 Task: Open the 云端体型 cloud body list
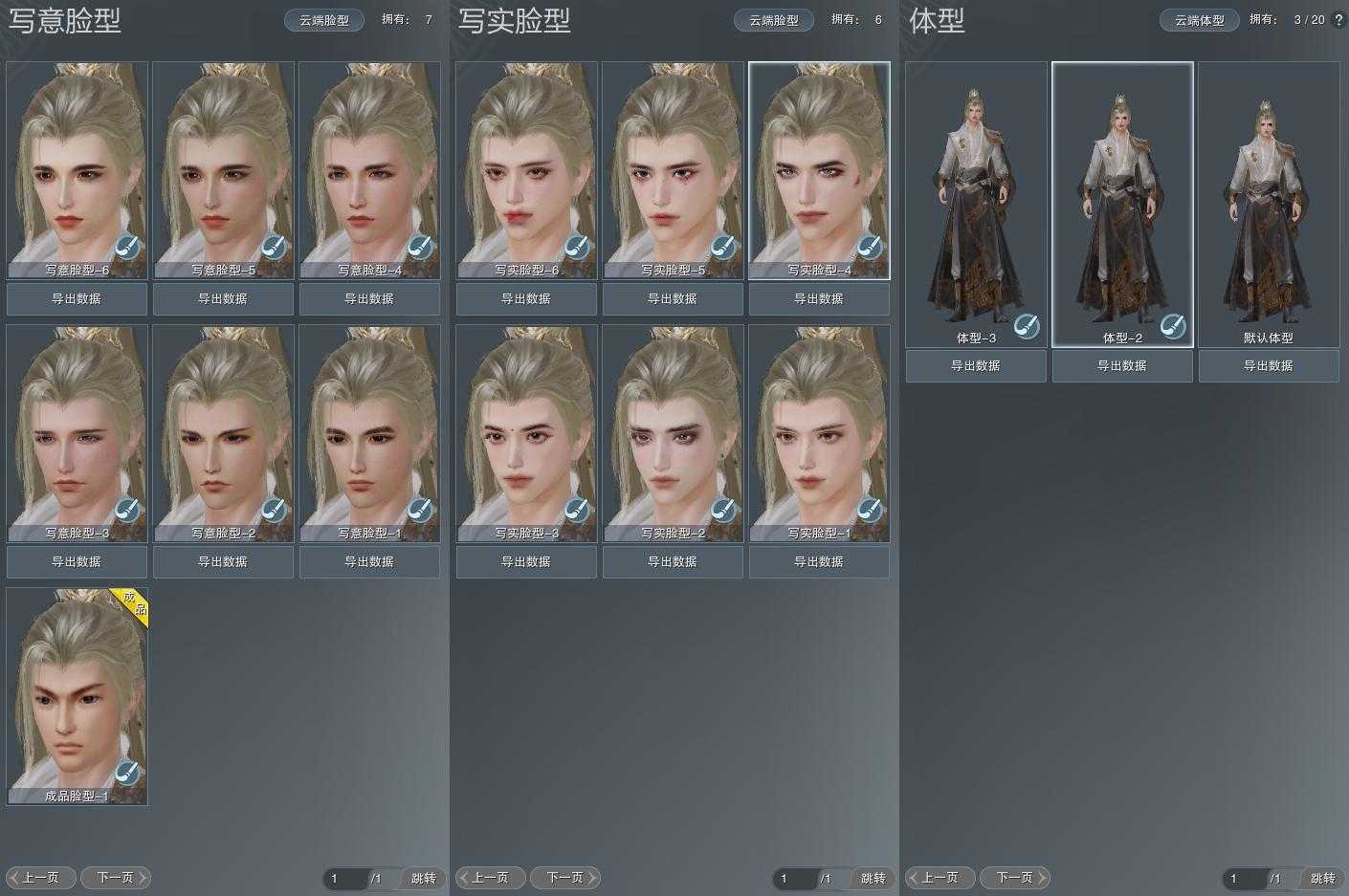tap(1200, 20)
